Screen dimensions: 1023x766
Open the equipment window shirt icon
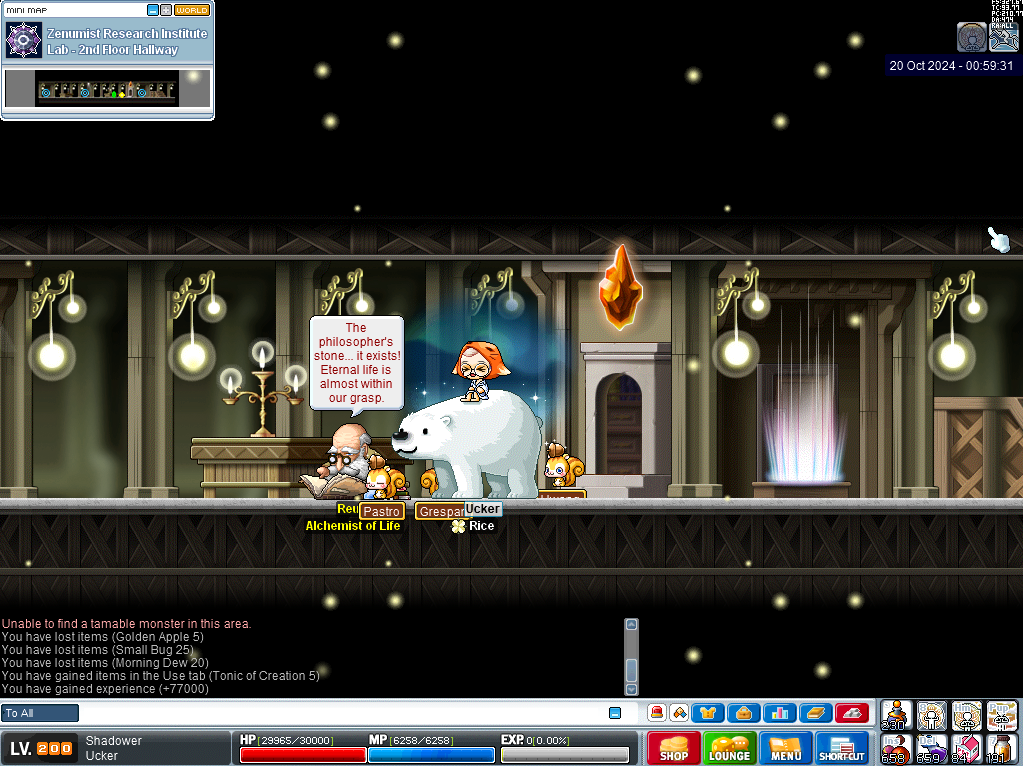pos(707,713)
